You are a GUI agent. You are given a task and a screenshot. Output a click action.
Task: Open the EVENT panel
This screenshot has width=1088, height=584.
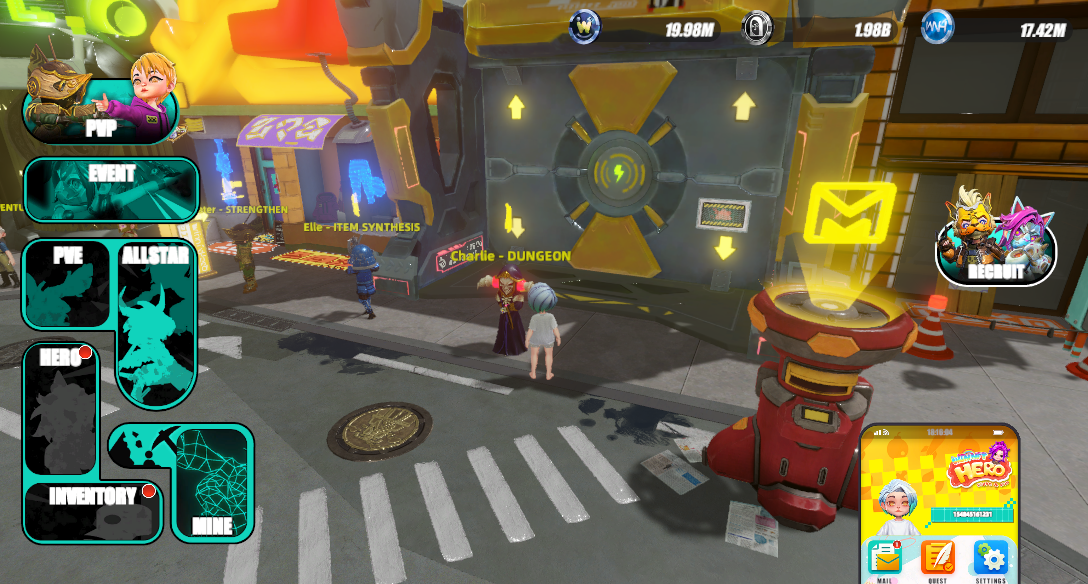tap(111, 189)
